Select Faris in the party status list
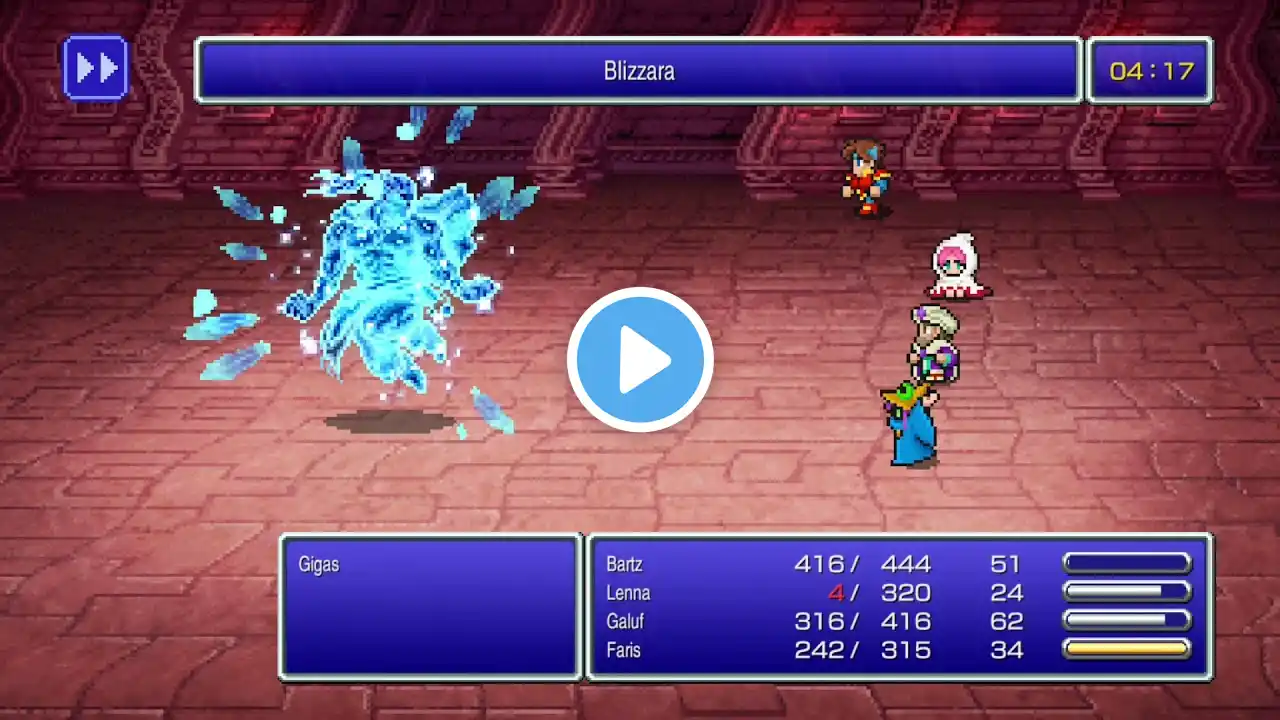The image size is (1280, 720). pyautogui.click(x=624, y=650)
